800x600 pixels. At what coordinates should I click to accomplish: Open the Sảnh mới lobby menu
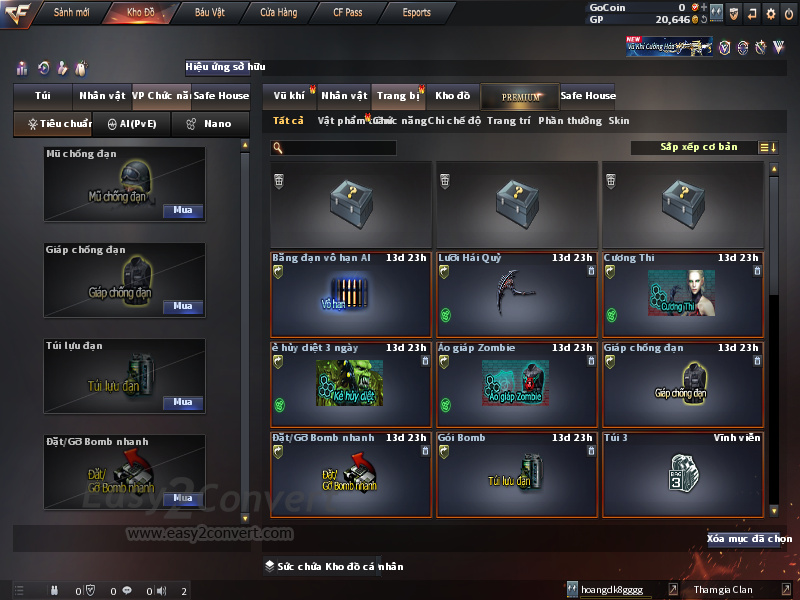click(x=71, y=12)
